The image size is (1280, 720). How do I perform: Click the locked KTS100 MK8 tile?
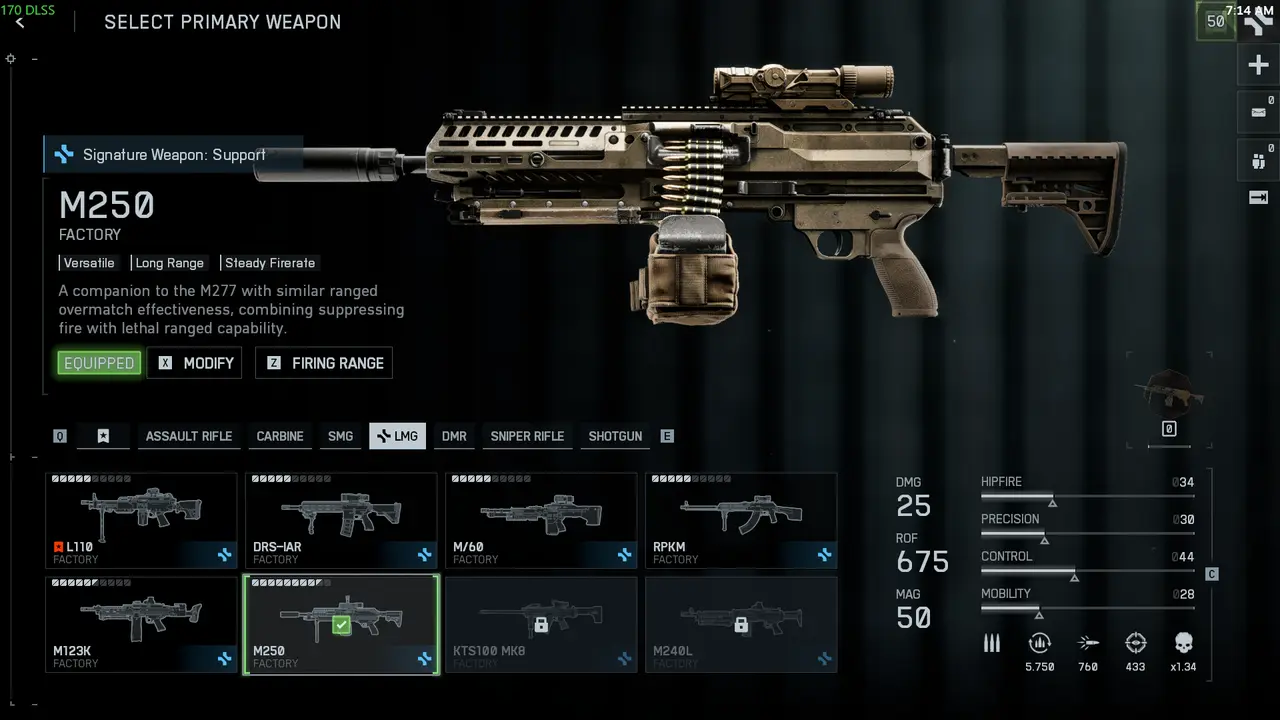[541, 624]
